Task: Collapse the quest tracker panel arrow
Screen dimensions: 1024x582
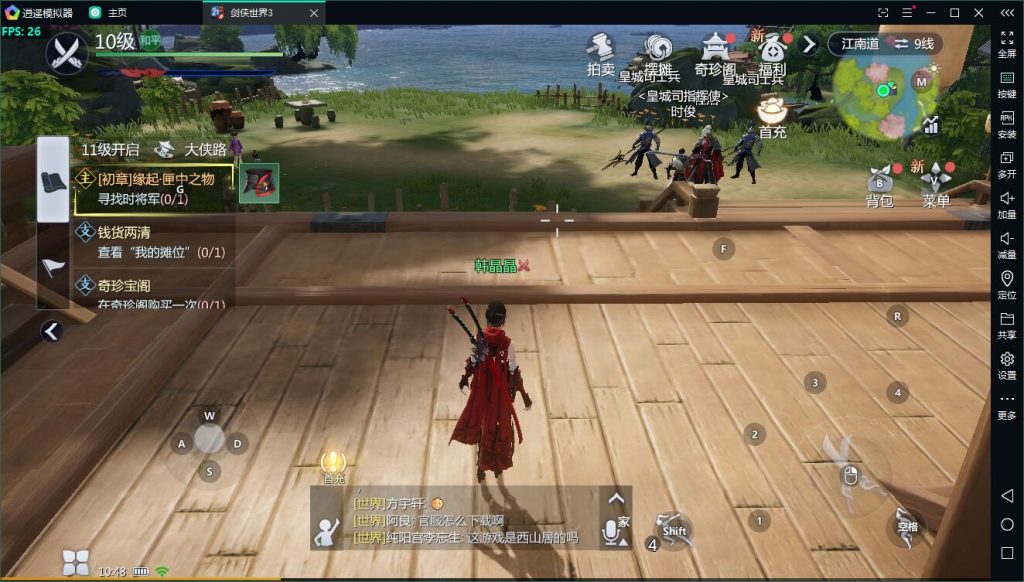Action: click(x=52, y=331)
